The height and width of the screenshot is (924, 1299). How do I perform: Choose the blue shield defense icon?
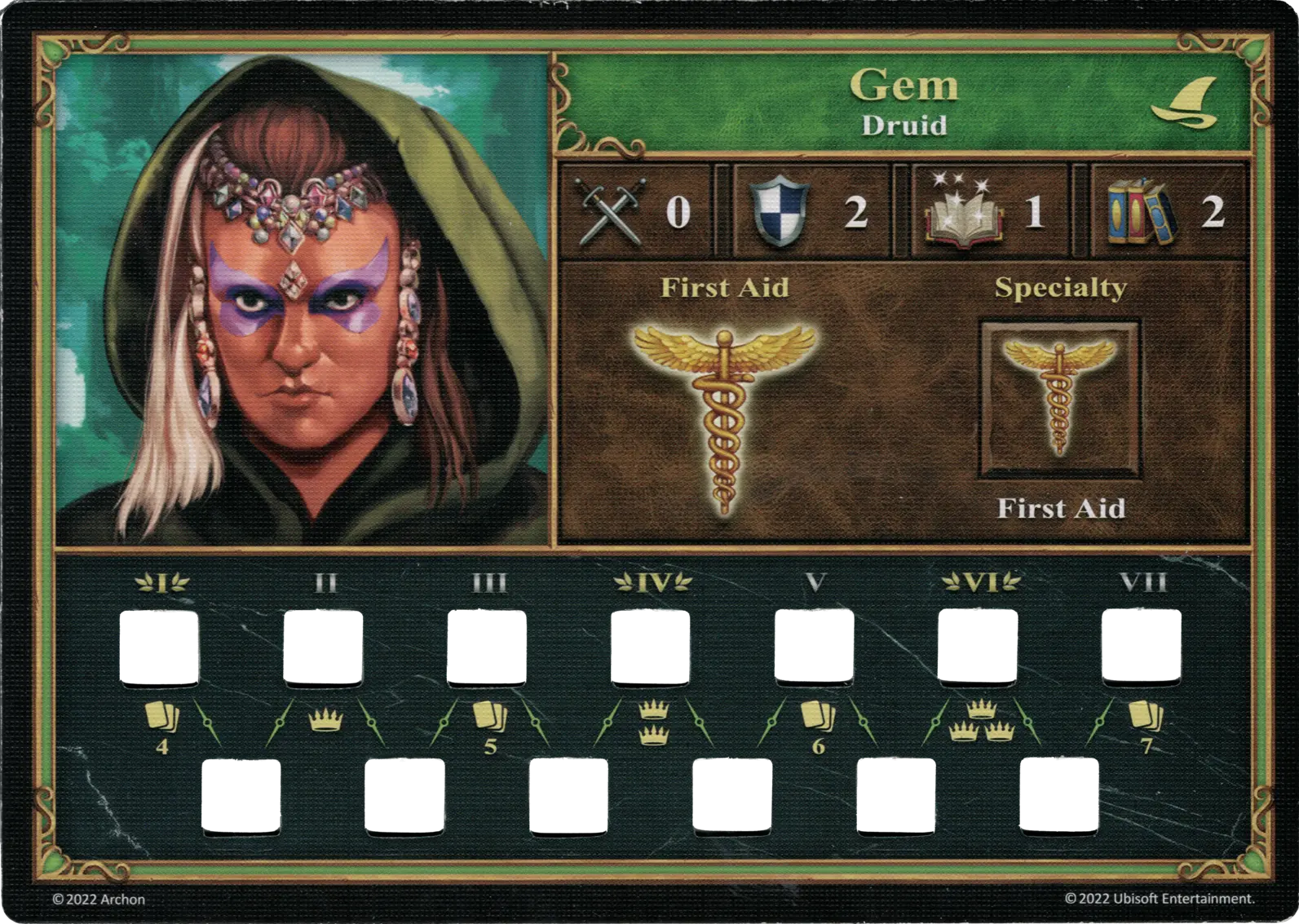[x=780, y=212]
